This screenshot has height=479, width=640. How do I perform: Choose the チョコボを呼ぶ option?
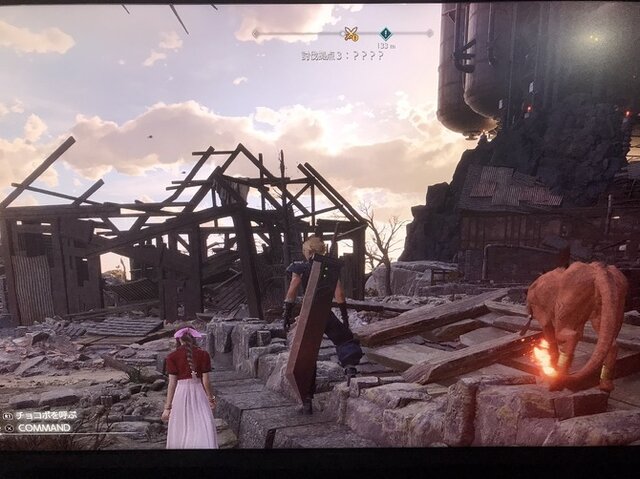[x=44, y=414]
